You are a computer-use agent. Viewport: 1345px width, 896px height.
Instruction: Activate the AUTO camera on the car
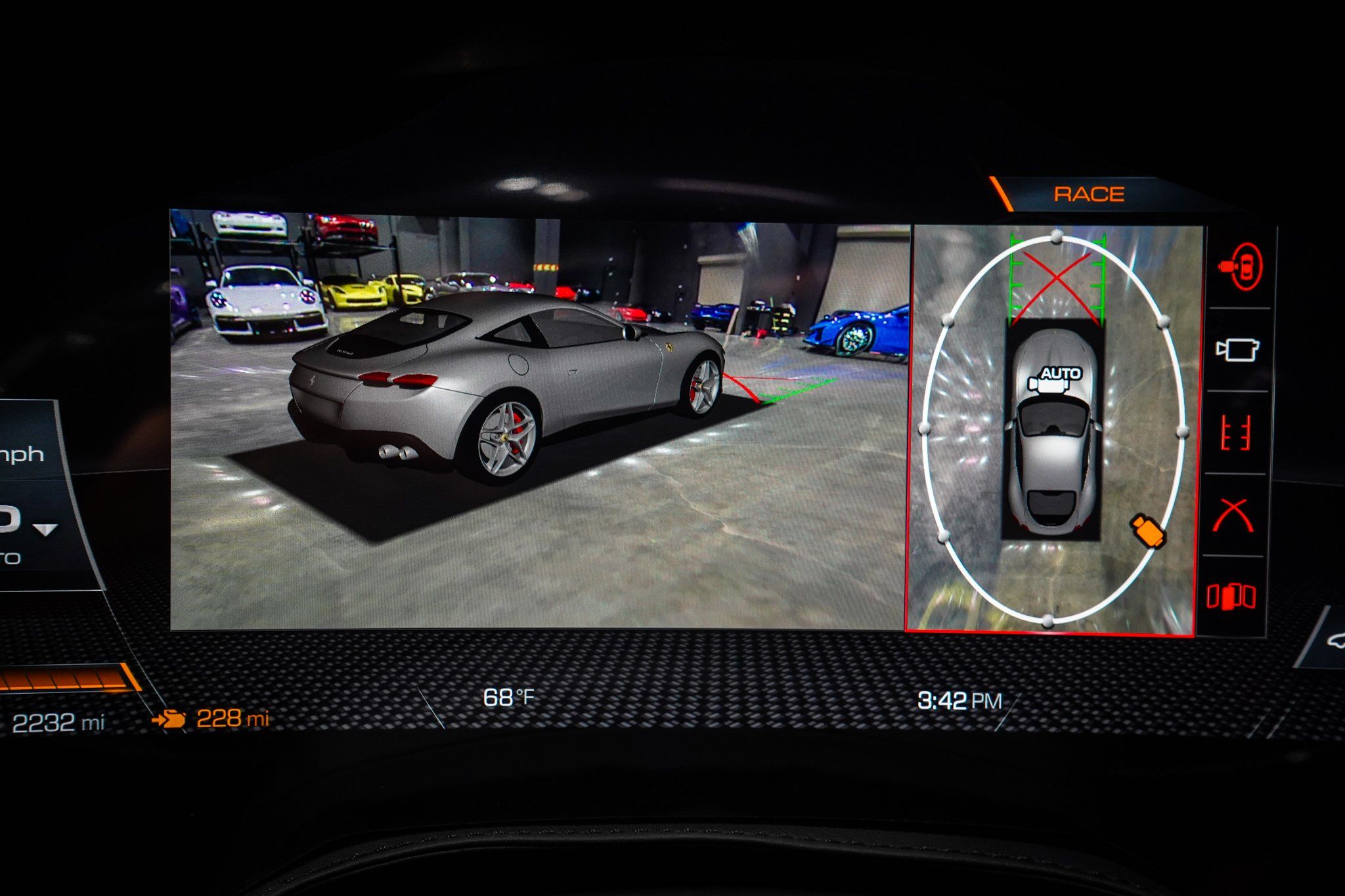(x=1055, y=377)
